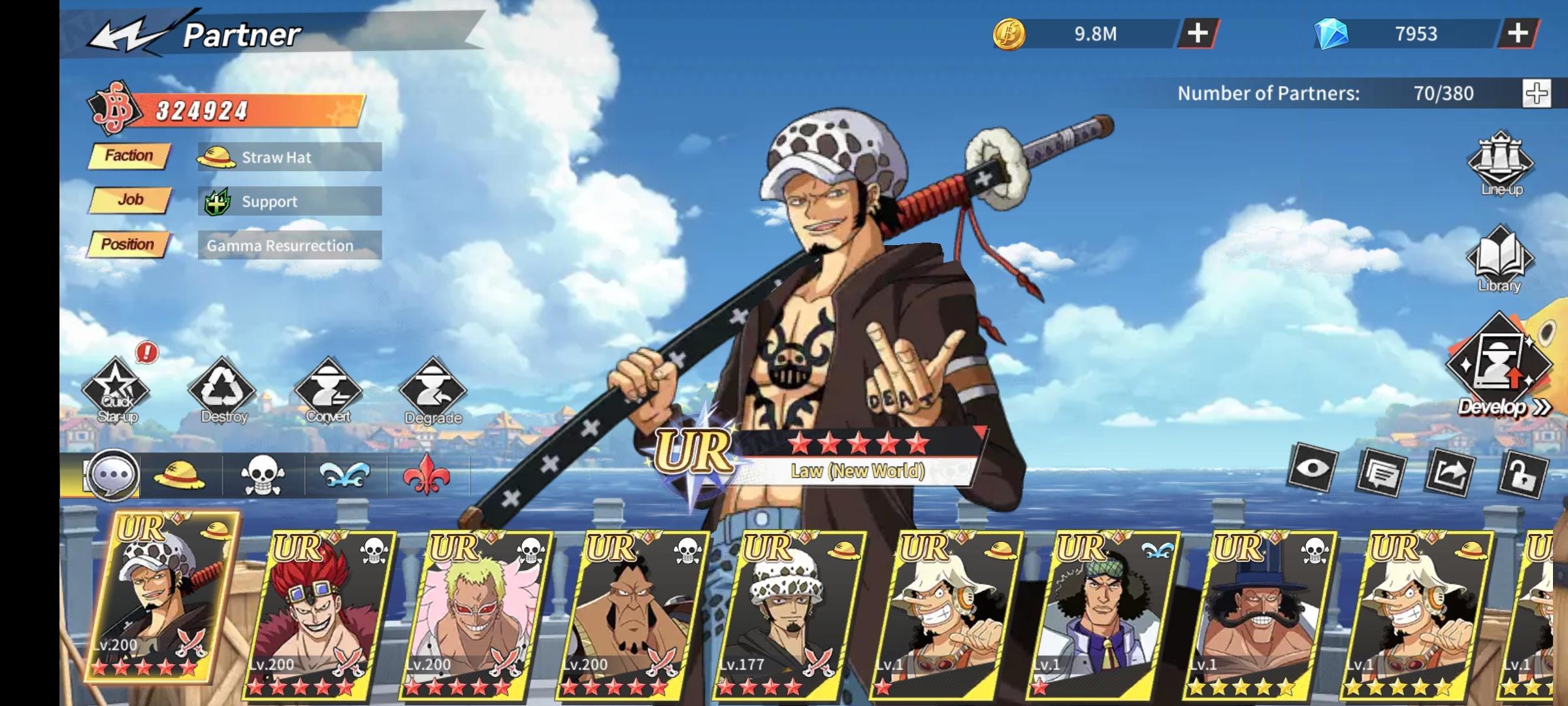Open the Degrade function
1568x706 pixels.
pos(433,392)
